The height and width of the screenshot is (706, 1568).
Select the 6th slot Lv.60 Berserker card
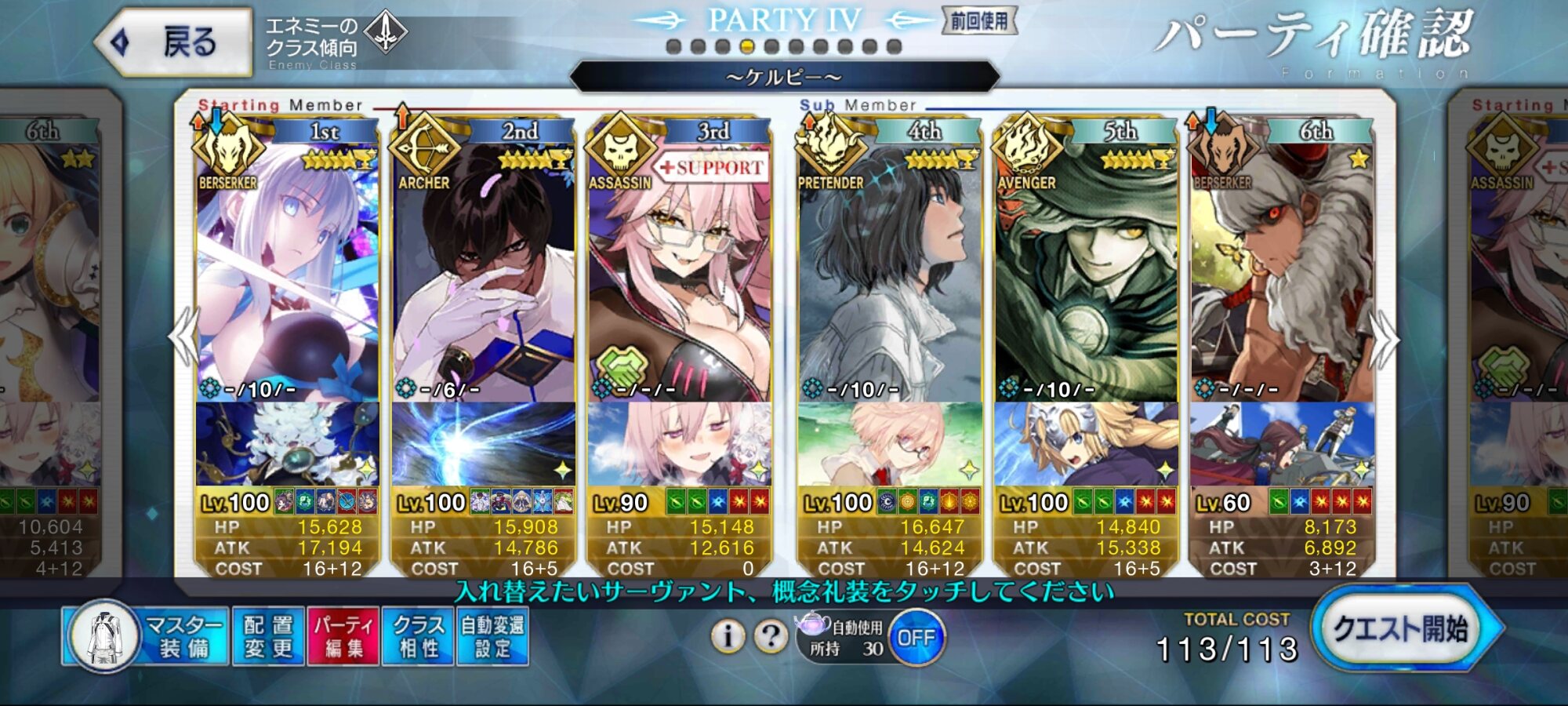[1281, 267]
